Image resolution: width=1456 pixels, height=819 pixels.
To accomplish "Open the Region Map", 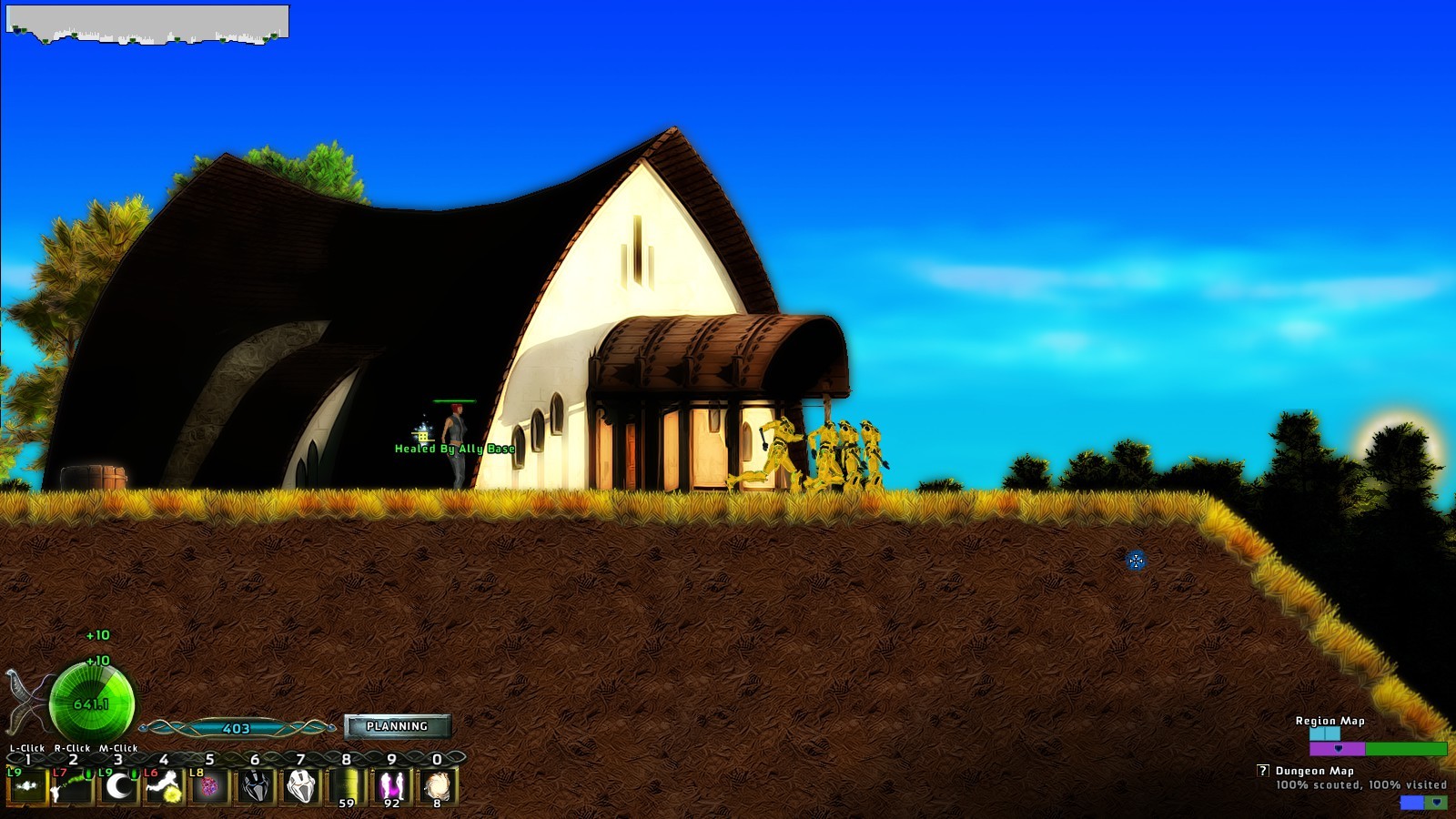I will click(1330, 721).
